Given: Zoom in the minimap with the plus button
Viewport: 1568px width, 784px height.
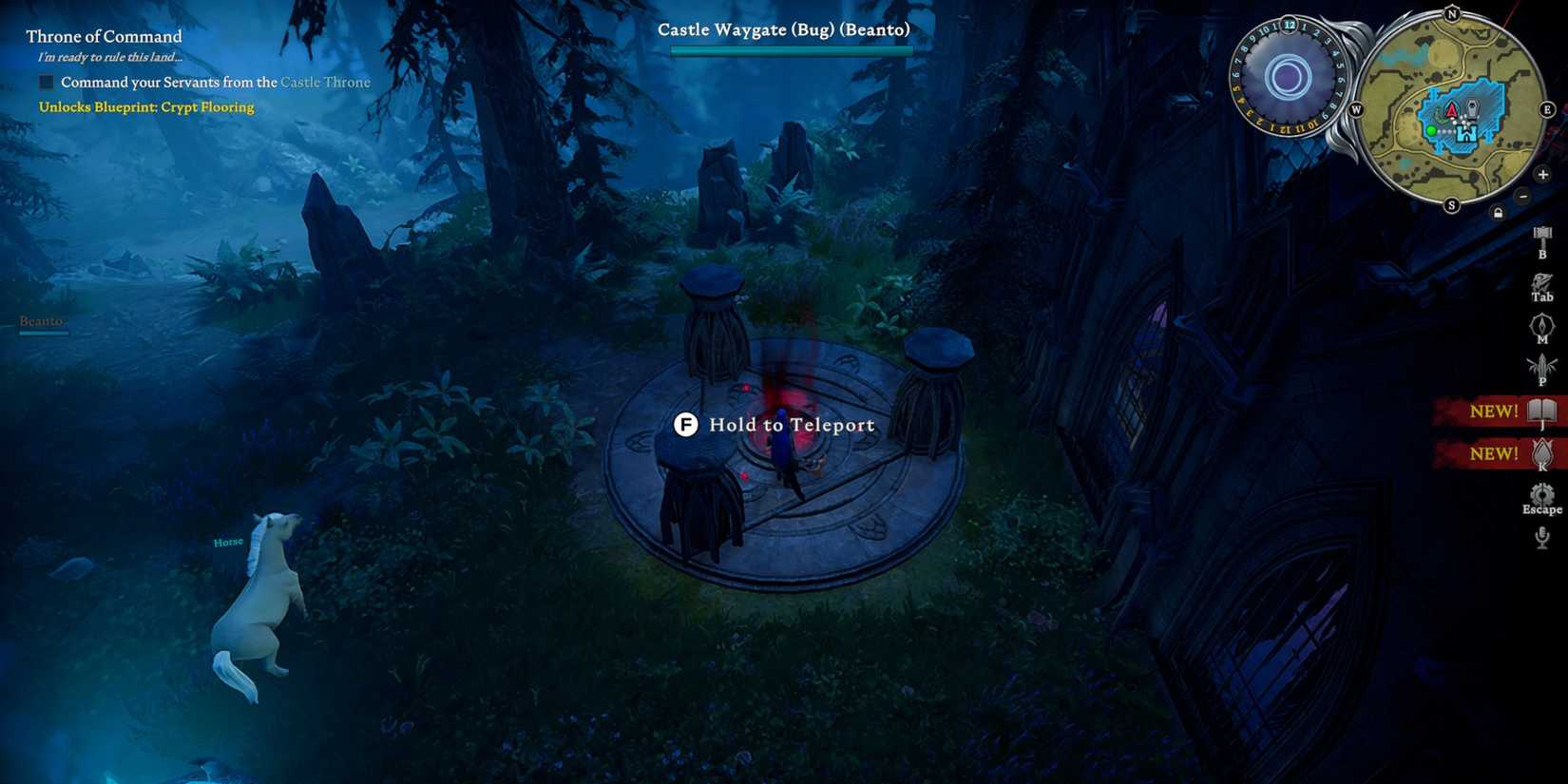Looking at the screenshot, I should [1543, 175].
